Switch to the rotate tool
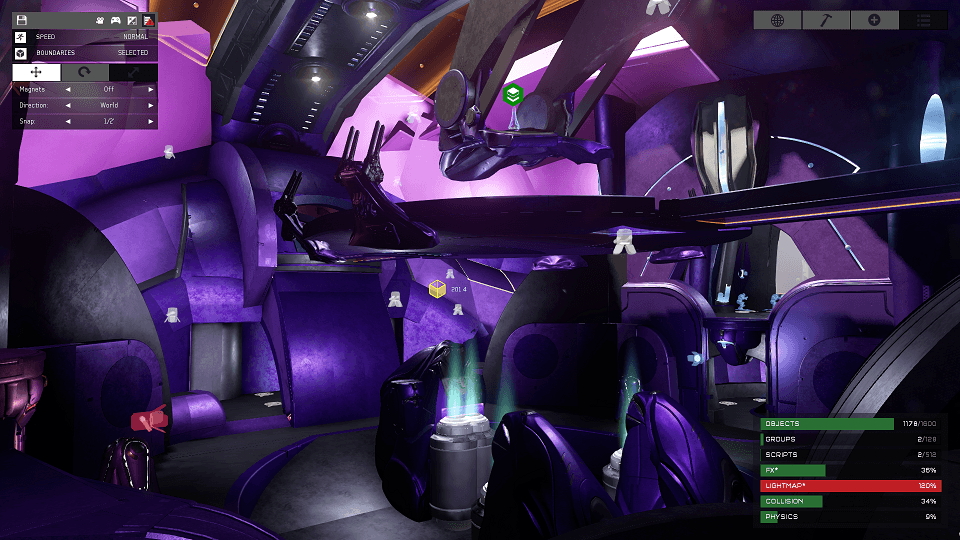This screenshot has height=540, width=960. coord(85,73)
